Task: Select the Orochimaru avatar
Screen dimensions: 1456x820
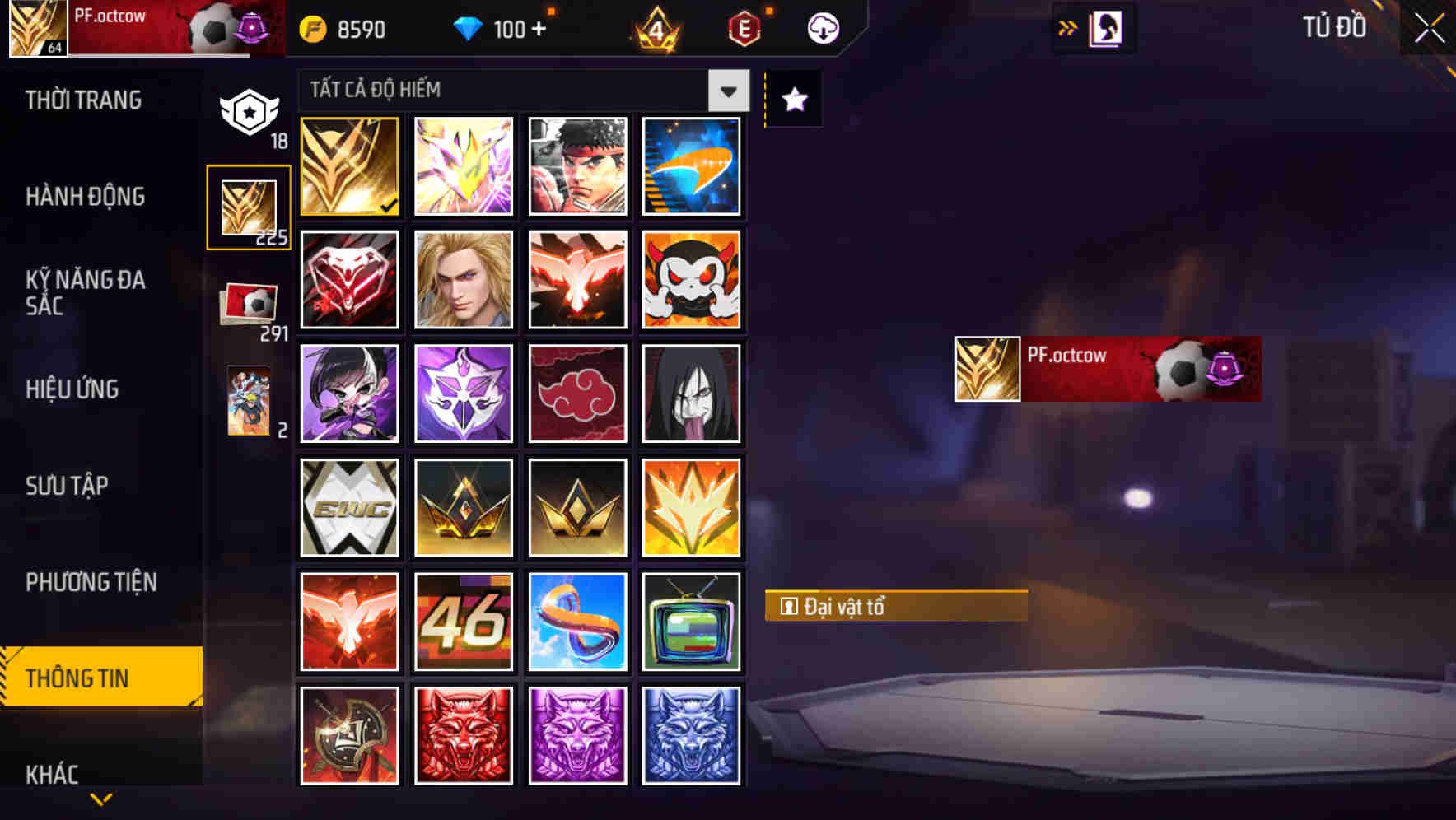Action: tap(691, 394)
